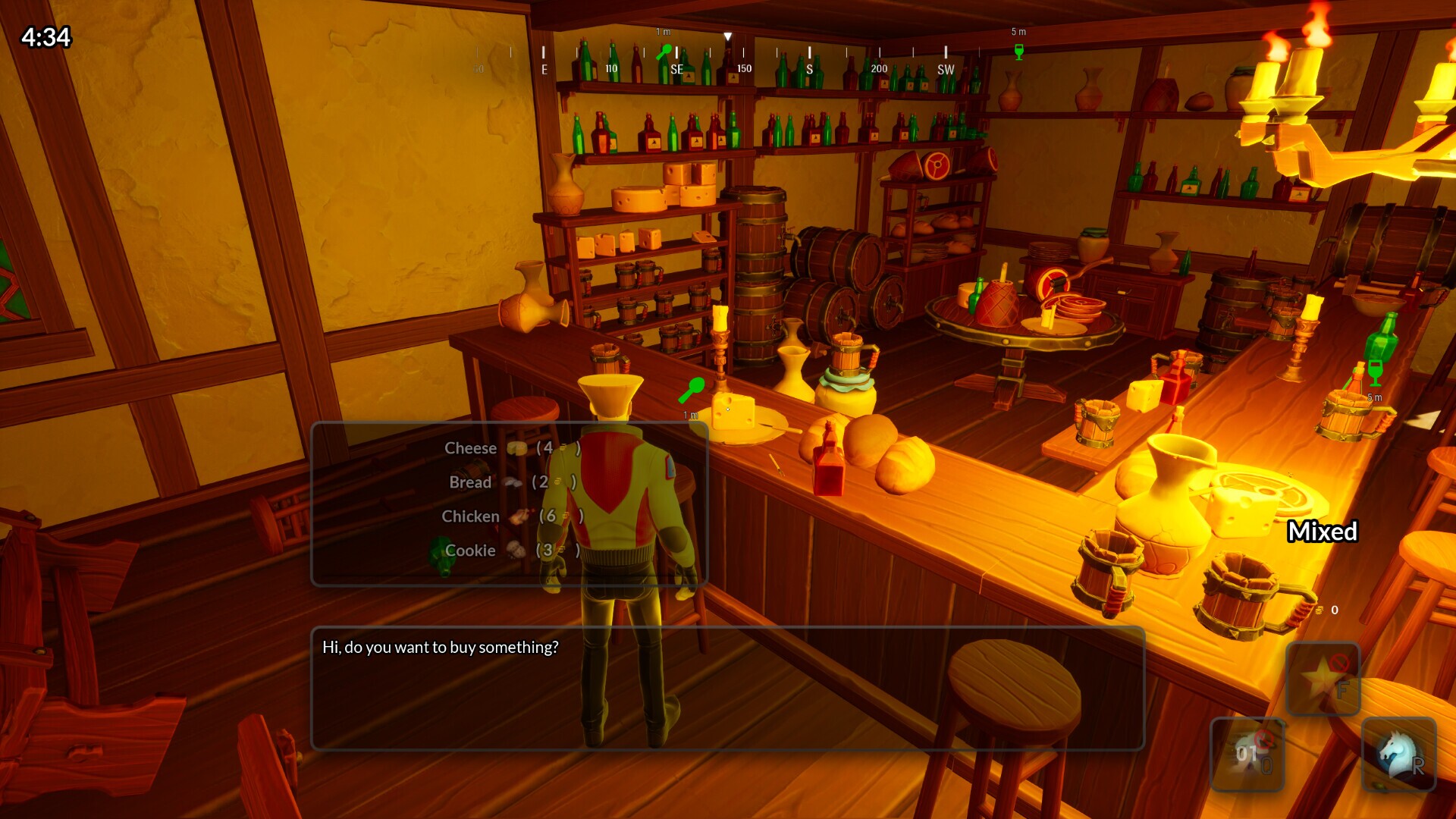
Task: Activate the star ability icon
Action: (x=1323, y=678)
